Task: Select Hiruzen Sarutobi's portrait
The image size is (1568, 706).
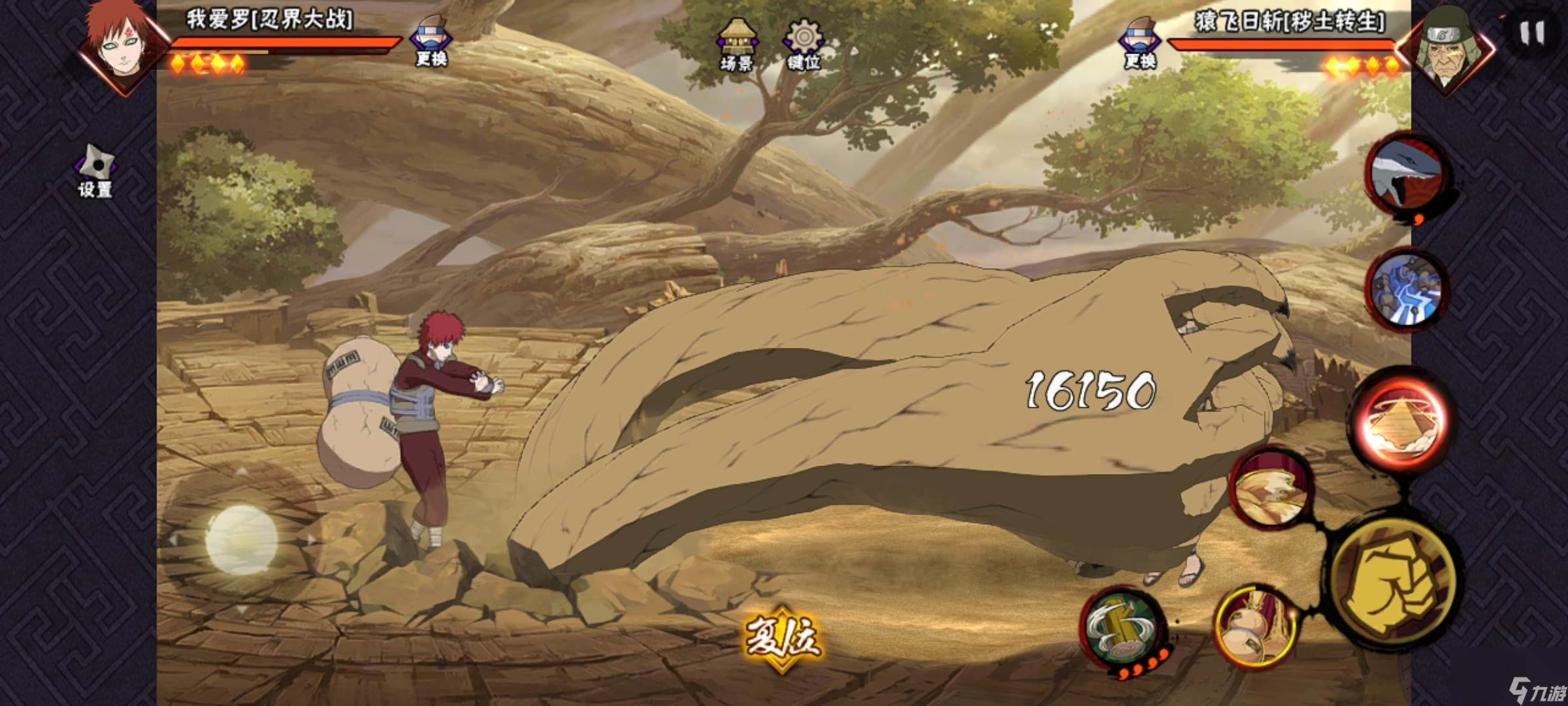Action: 1446,46
